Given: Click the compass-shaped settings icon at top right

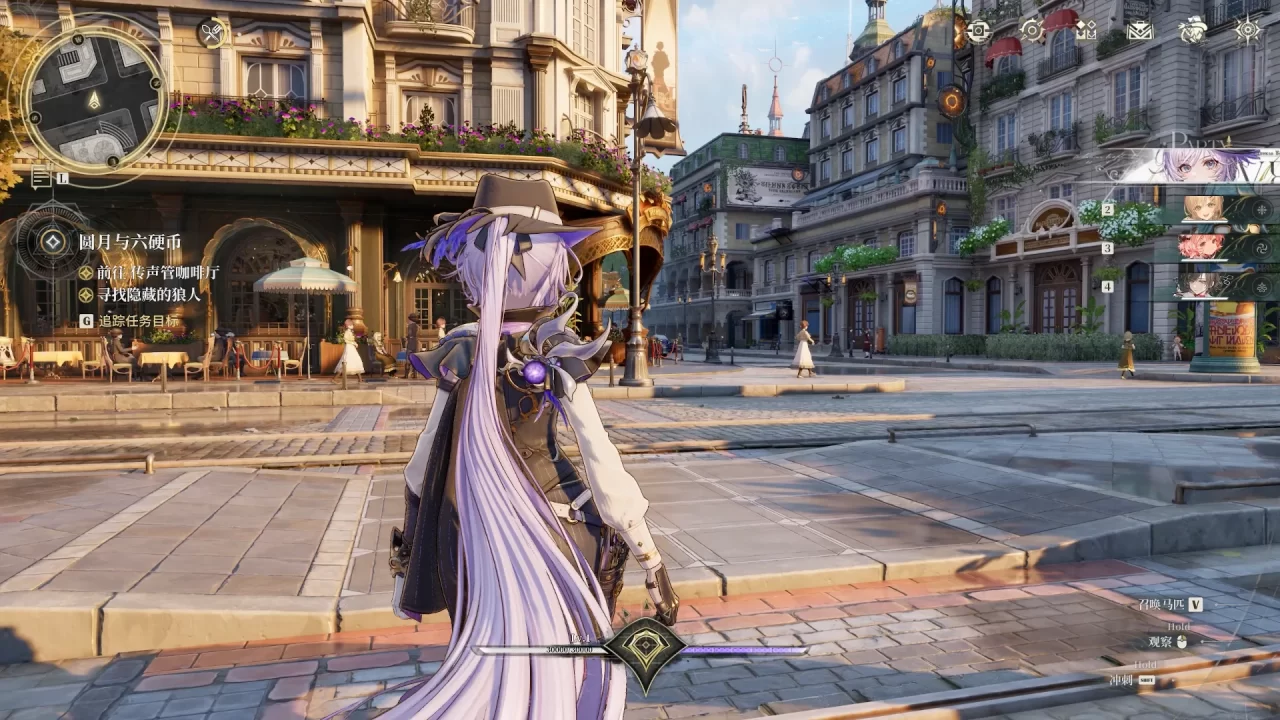Looking at the screenshot, I should point(1031,30).
